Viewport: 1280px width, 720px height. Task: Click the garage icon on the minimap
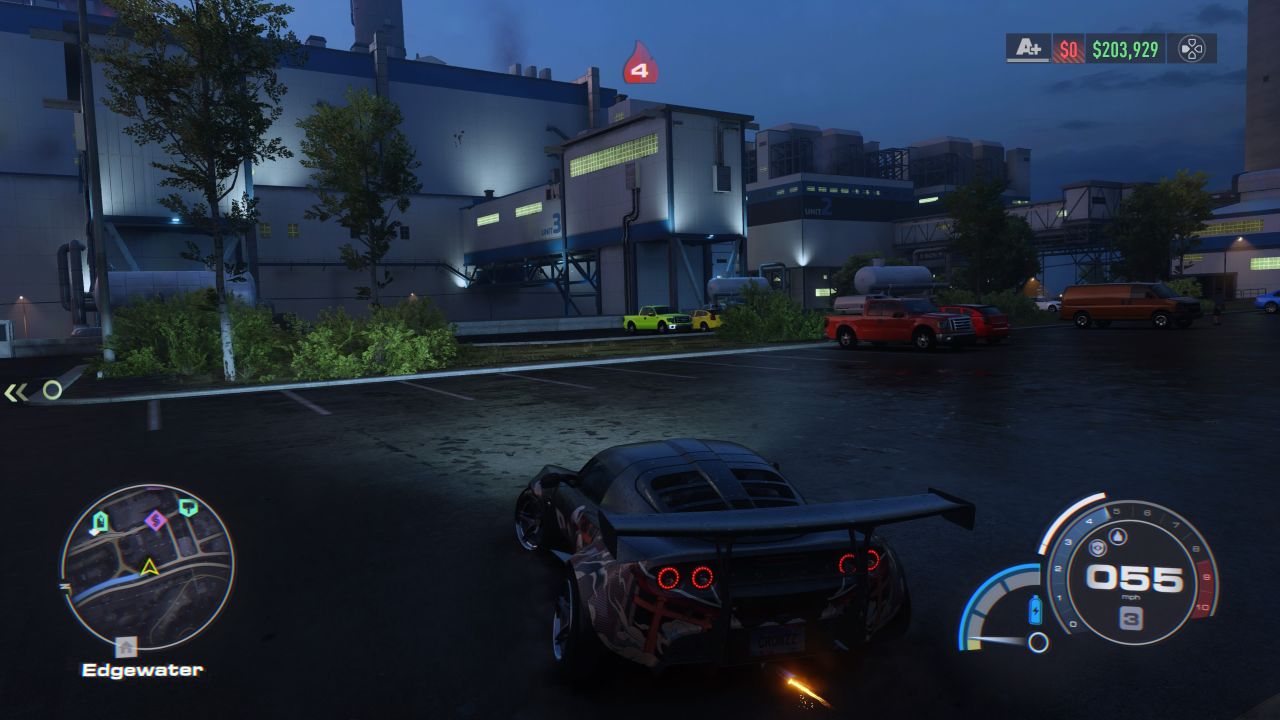(99, 521)
